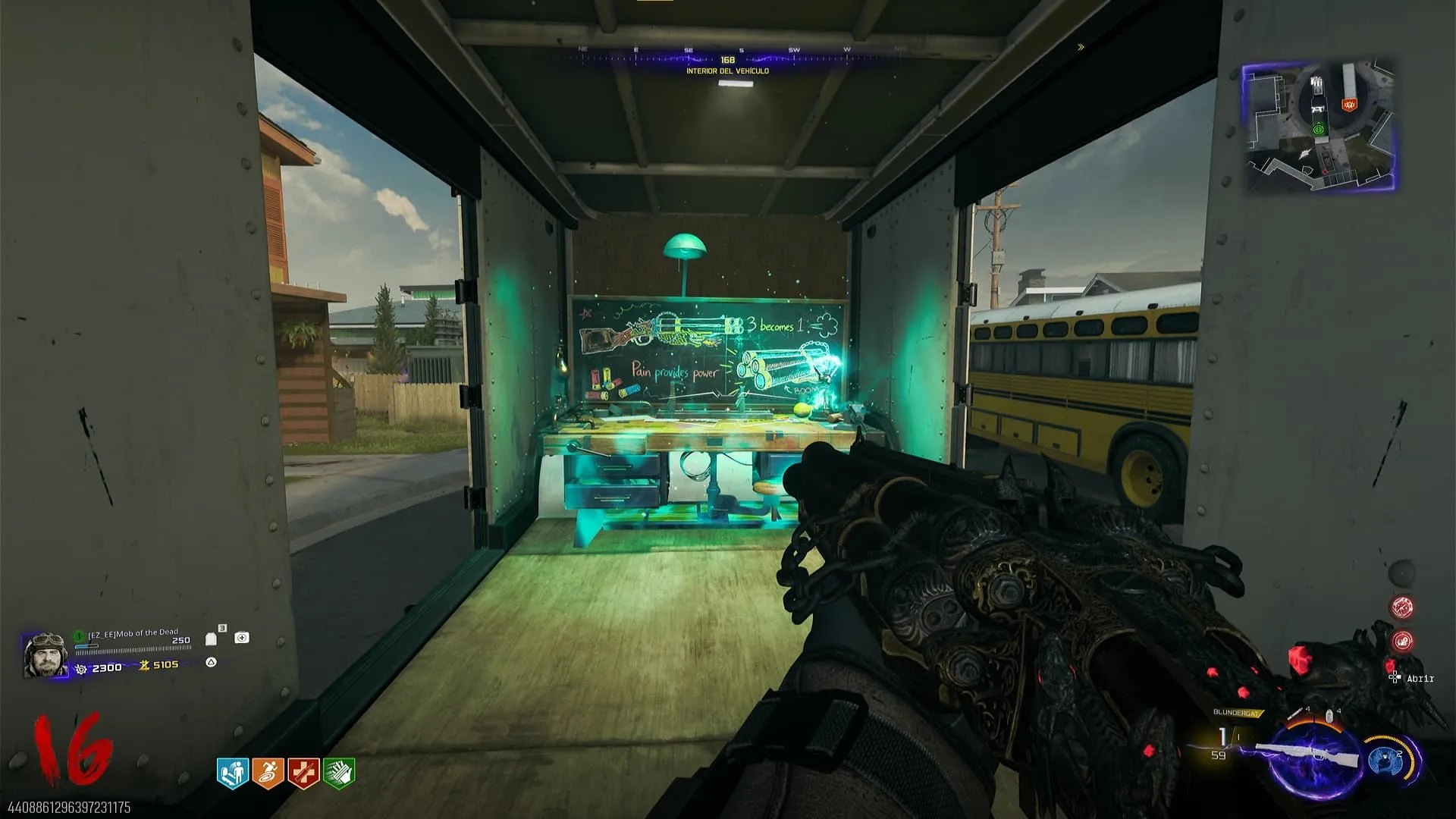
Task: Open the minimap in the corner
Action: [1319, 127]
